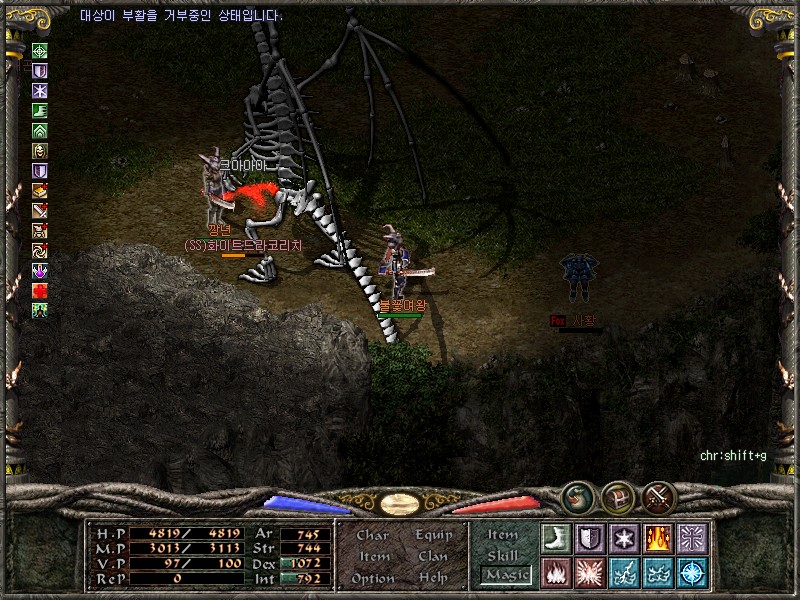The width and height of the screenshot is (800, 600).
Task: Cast the red flame spell
Action: tap(555, 572)
